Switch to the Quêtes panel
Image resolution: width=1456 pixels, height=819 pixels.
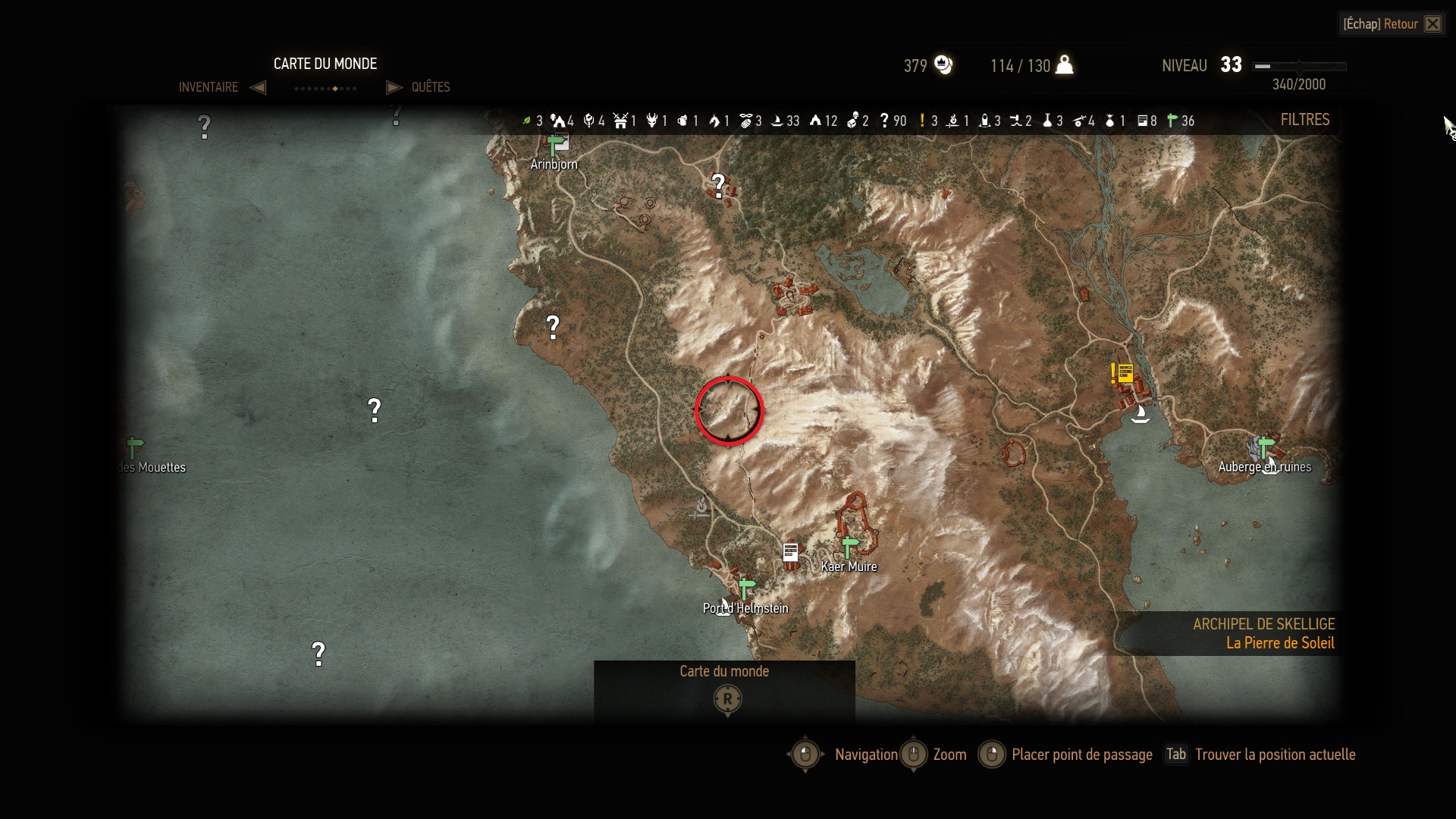pyautogui.click(x=430, y=87)
